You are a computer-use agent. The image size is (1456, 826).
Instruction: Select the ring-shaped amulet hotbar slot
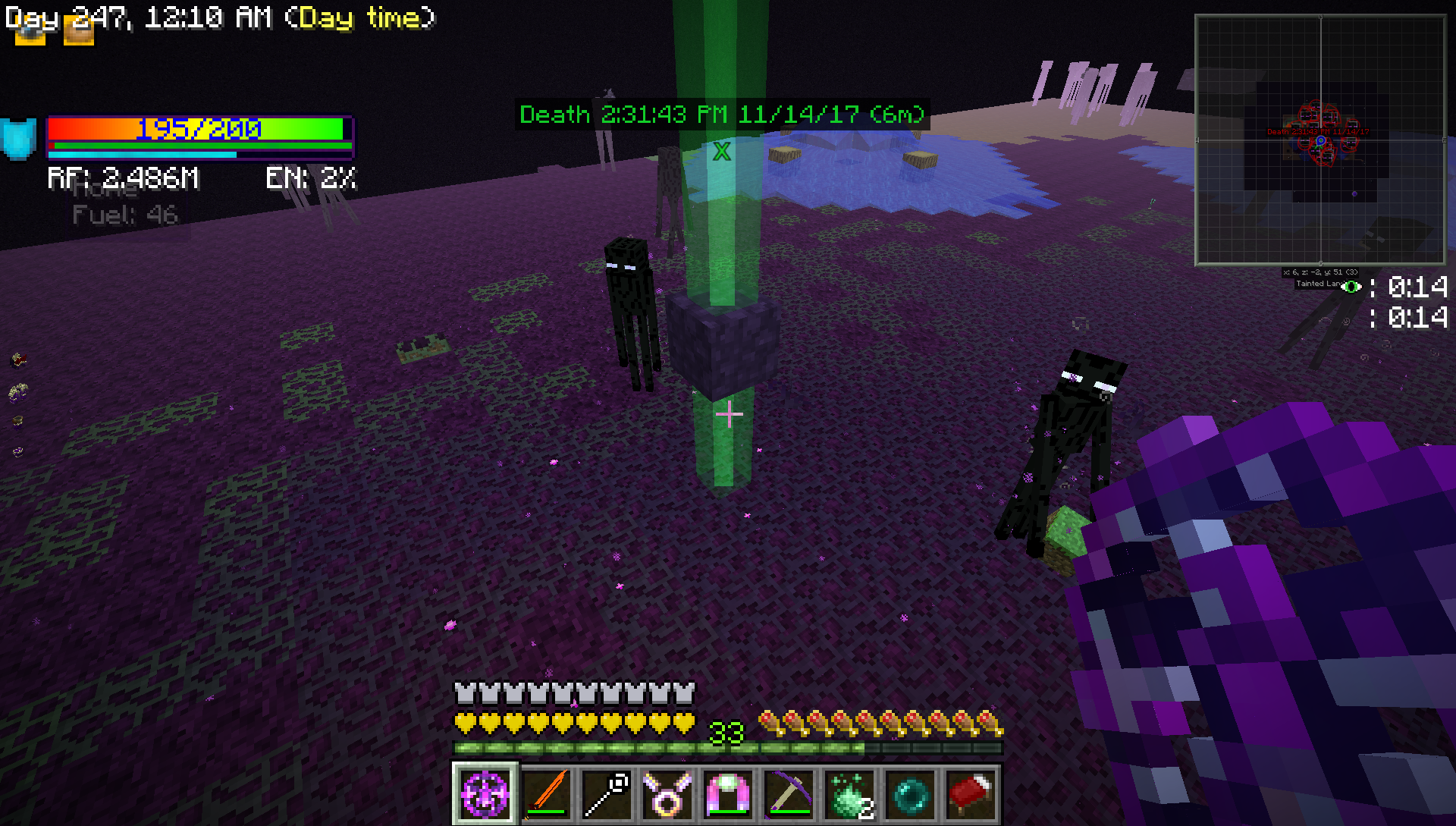click(x=667, y=793)
